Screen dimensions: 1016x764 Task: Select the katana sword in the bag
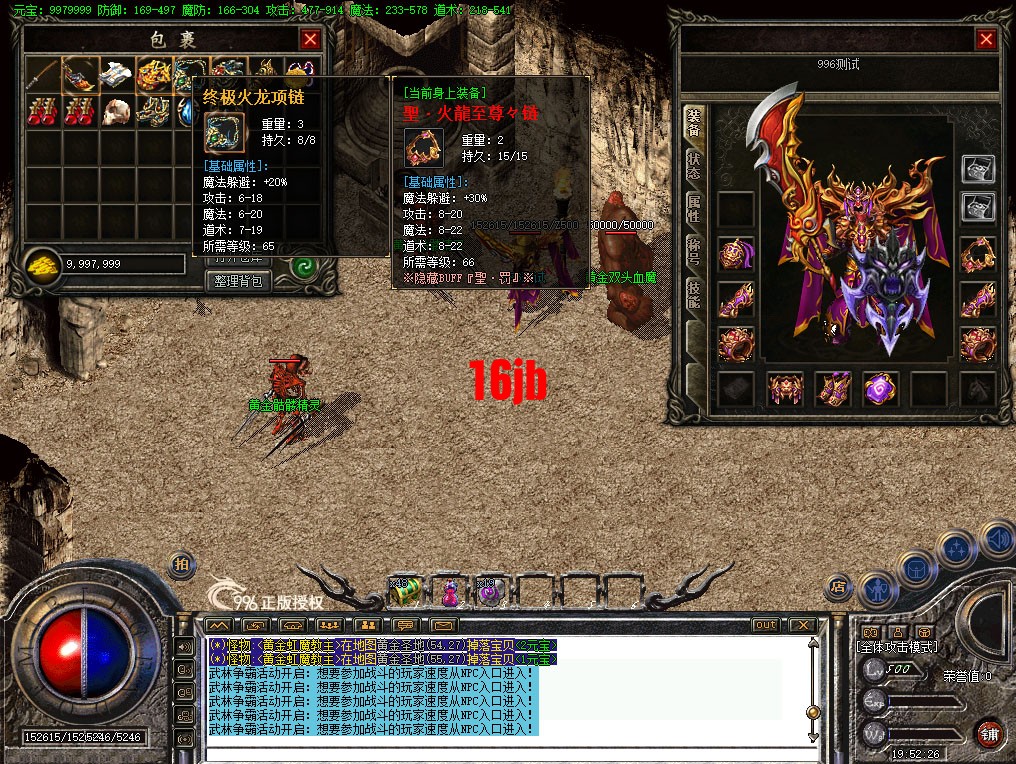(x=42, y=73)
